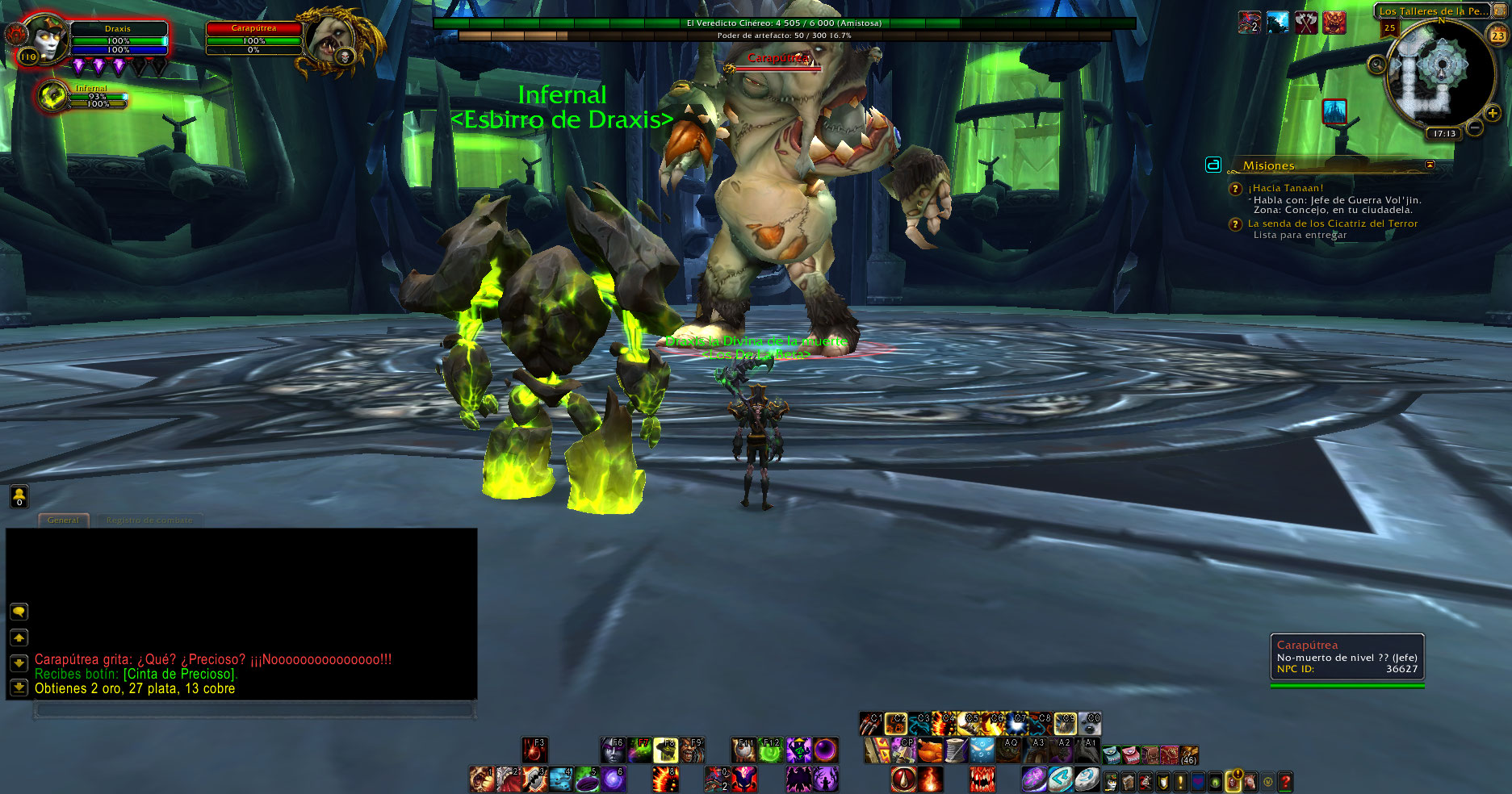This screenshot has height=794, width=1512.
Task: Open the calendar button showing 23
Action: pyautogui.click(x=1497, y=36)
